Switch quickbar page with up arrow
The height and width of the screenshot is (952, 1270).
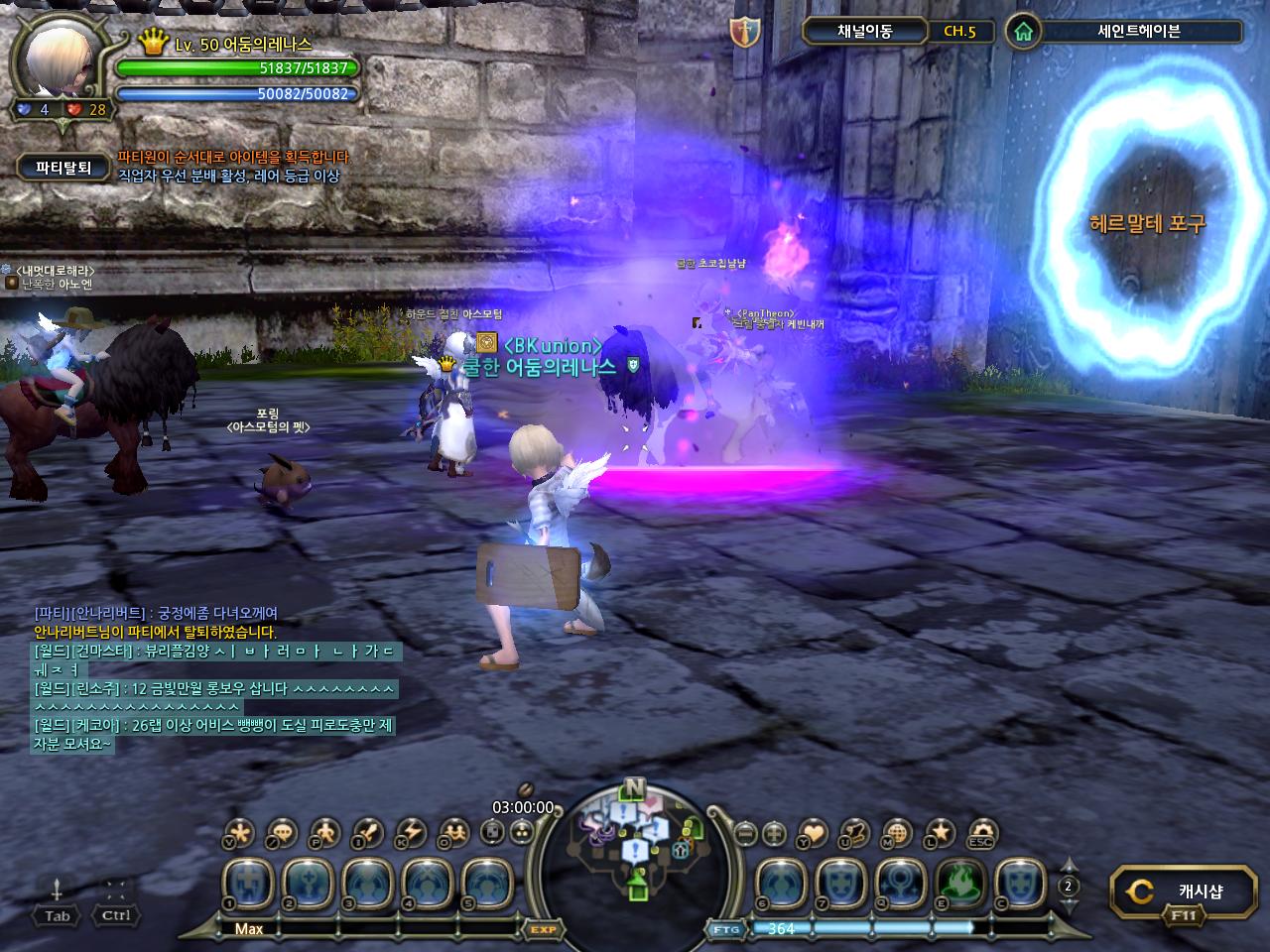click(x=1069, y=865)
